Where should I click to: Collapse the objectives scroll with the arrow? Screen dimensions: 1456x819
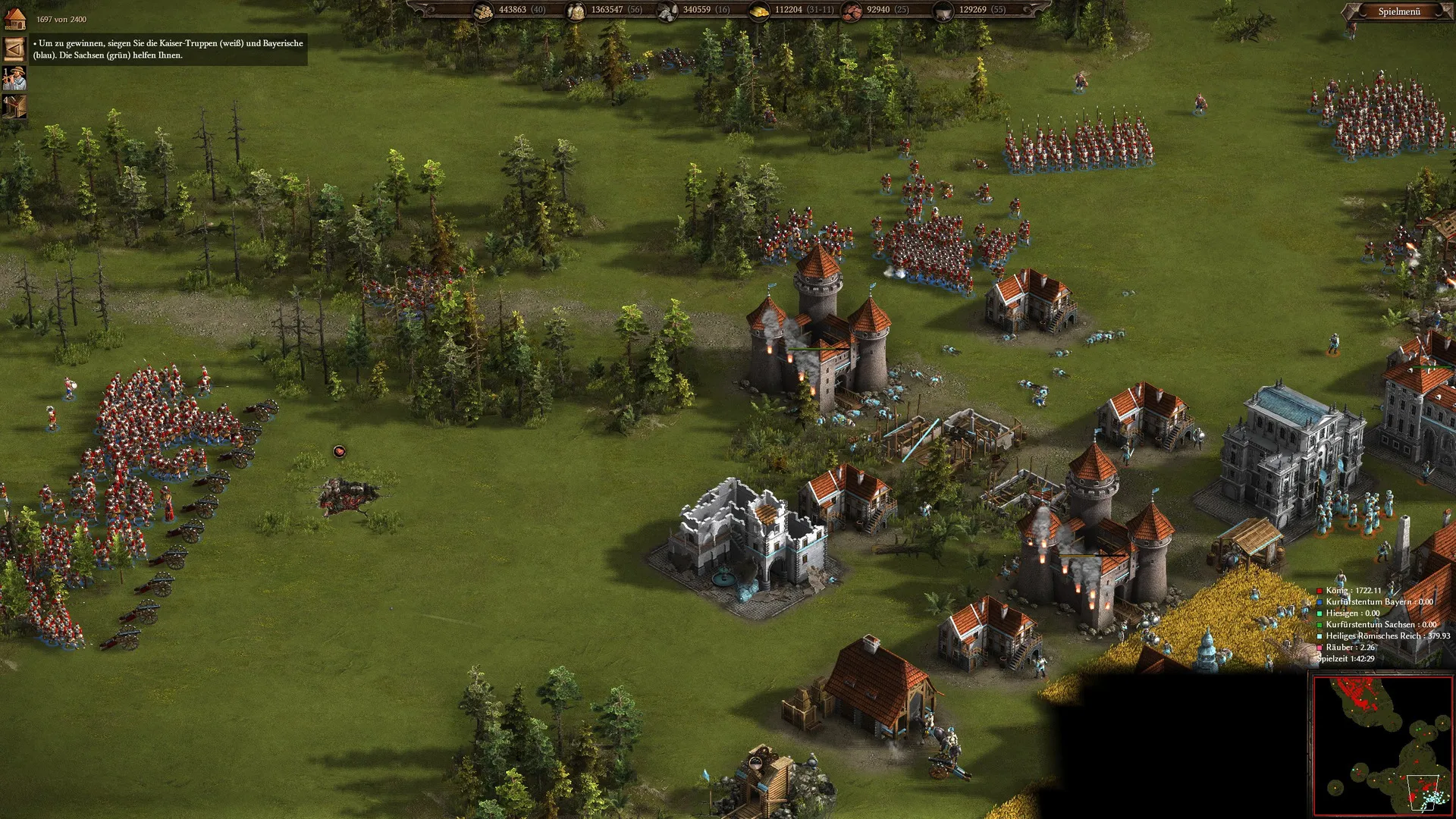(14, 49)
